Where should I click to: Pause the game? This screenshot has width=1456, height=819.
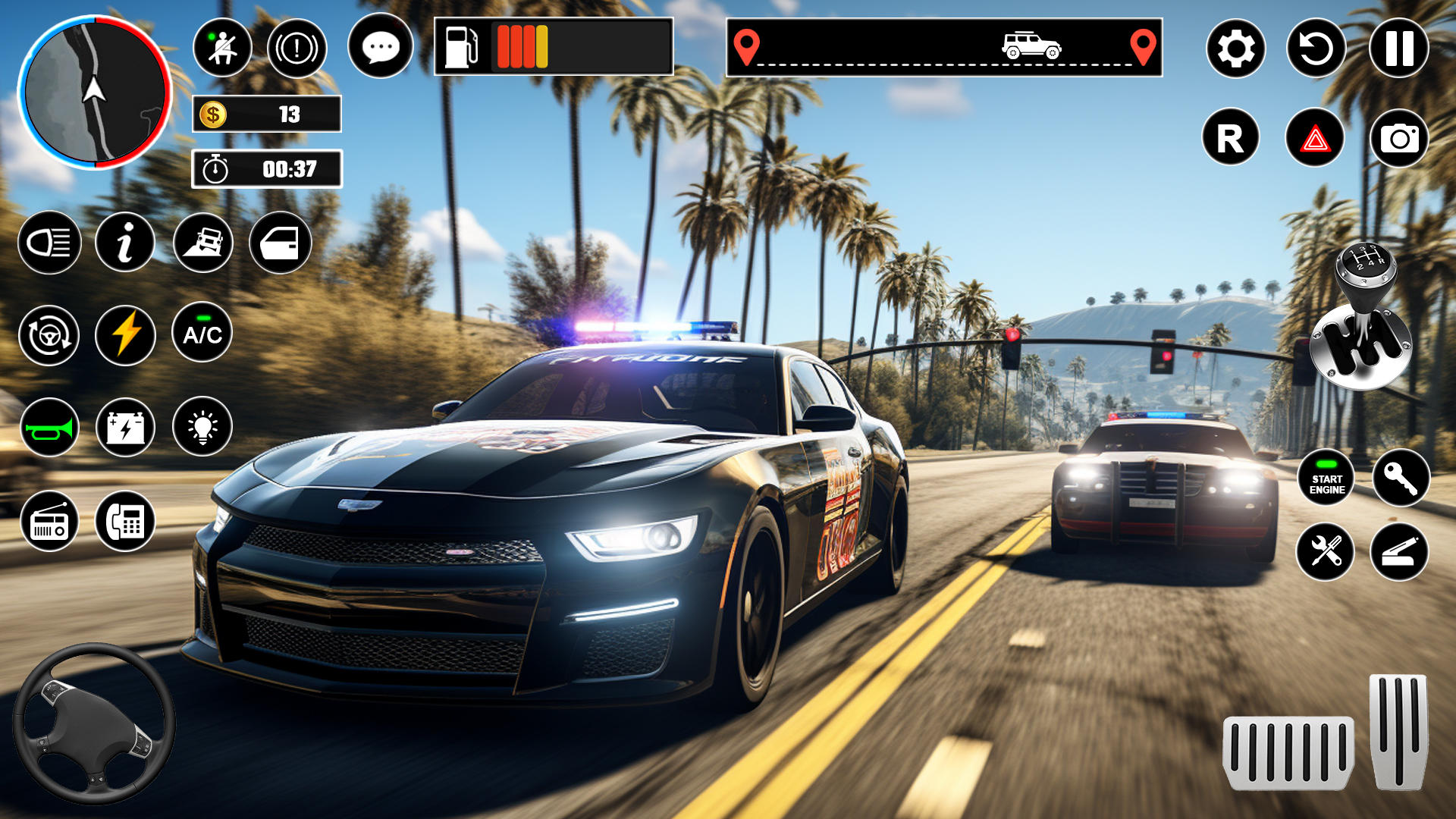coord(1398,49)
